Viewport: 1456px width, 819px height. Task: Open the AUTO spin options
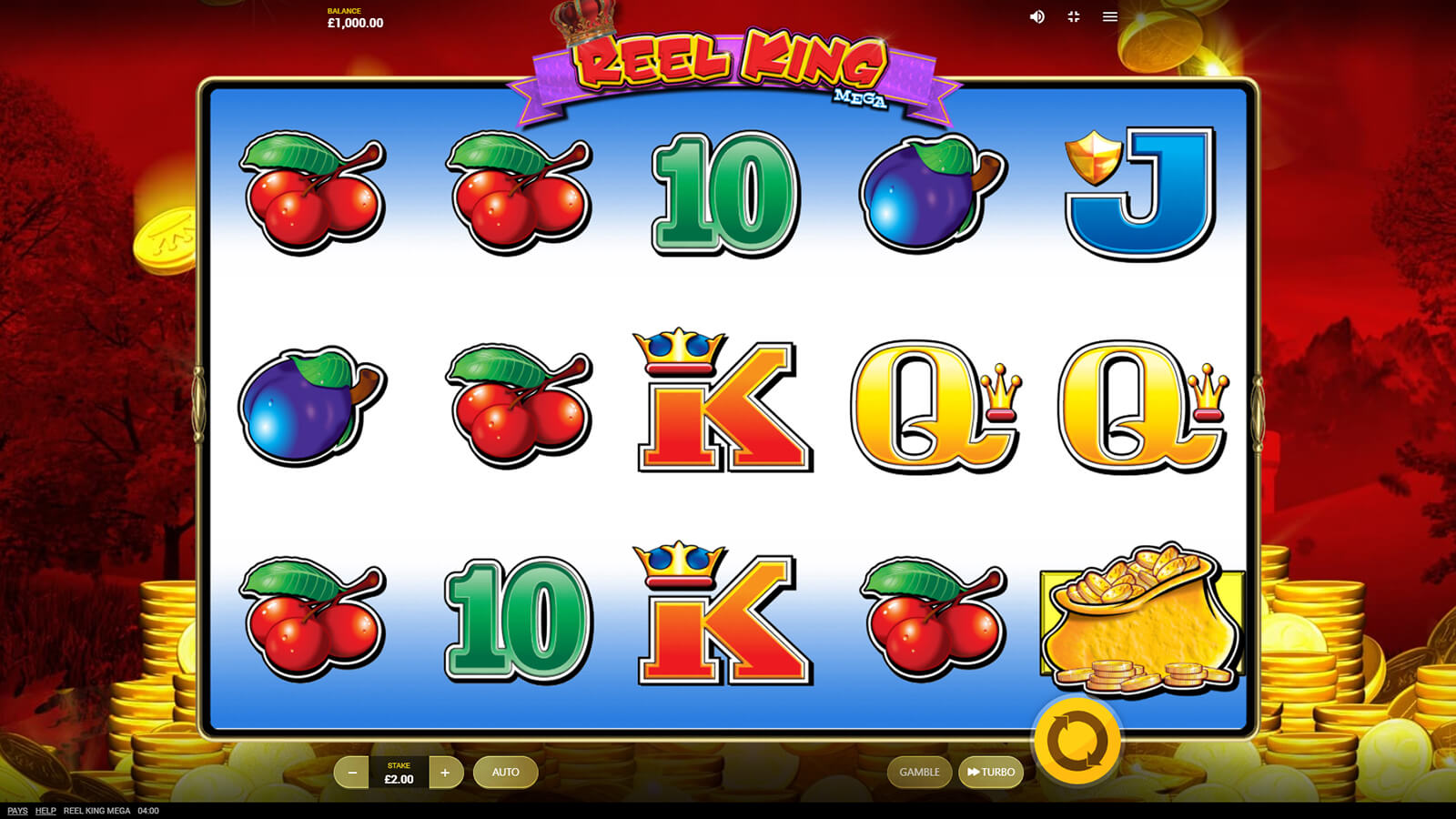pos(505,773)
